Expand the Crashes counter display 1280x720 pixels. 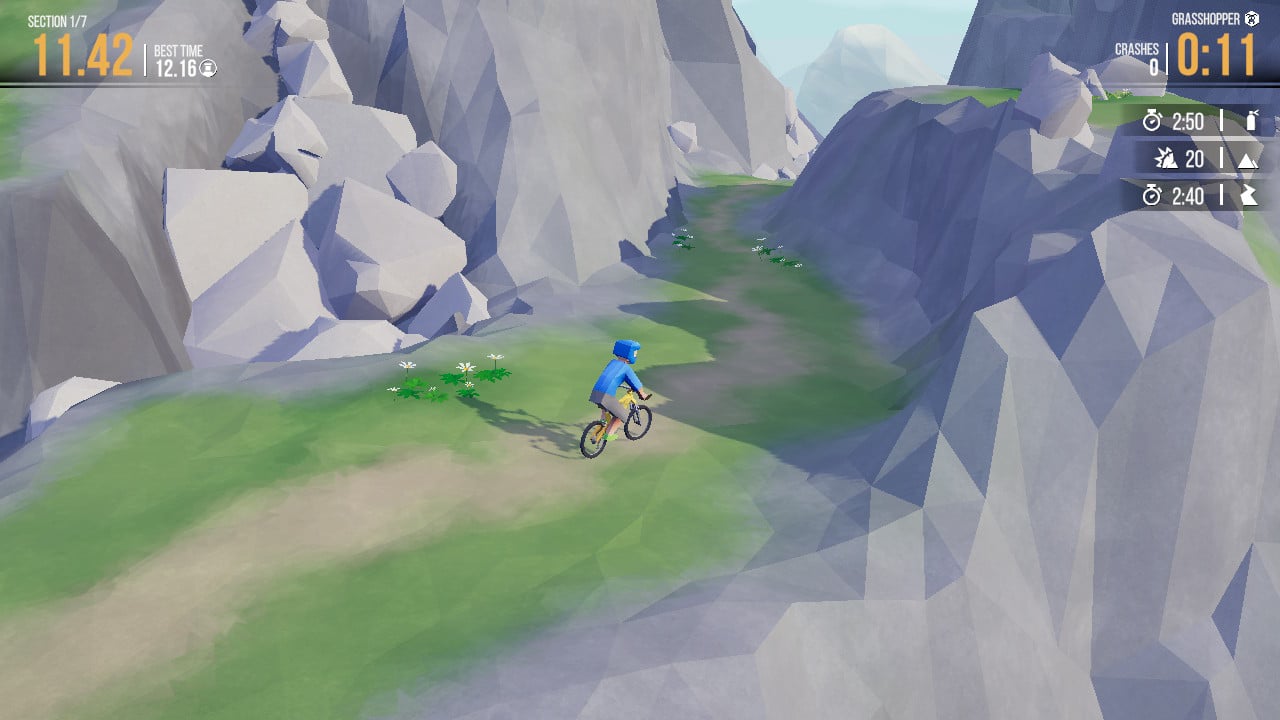(x=1136, y=55)
